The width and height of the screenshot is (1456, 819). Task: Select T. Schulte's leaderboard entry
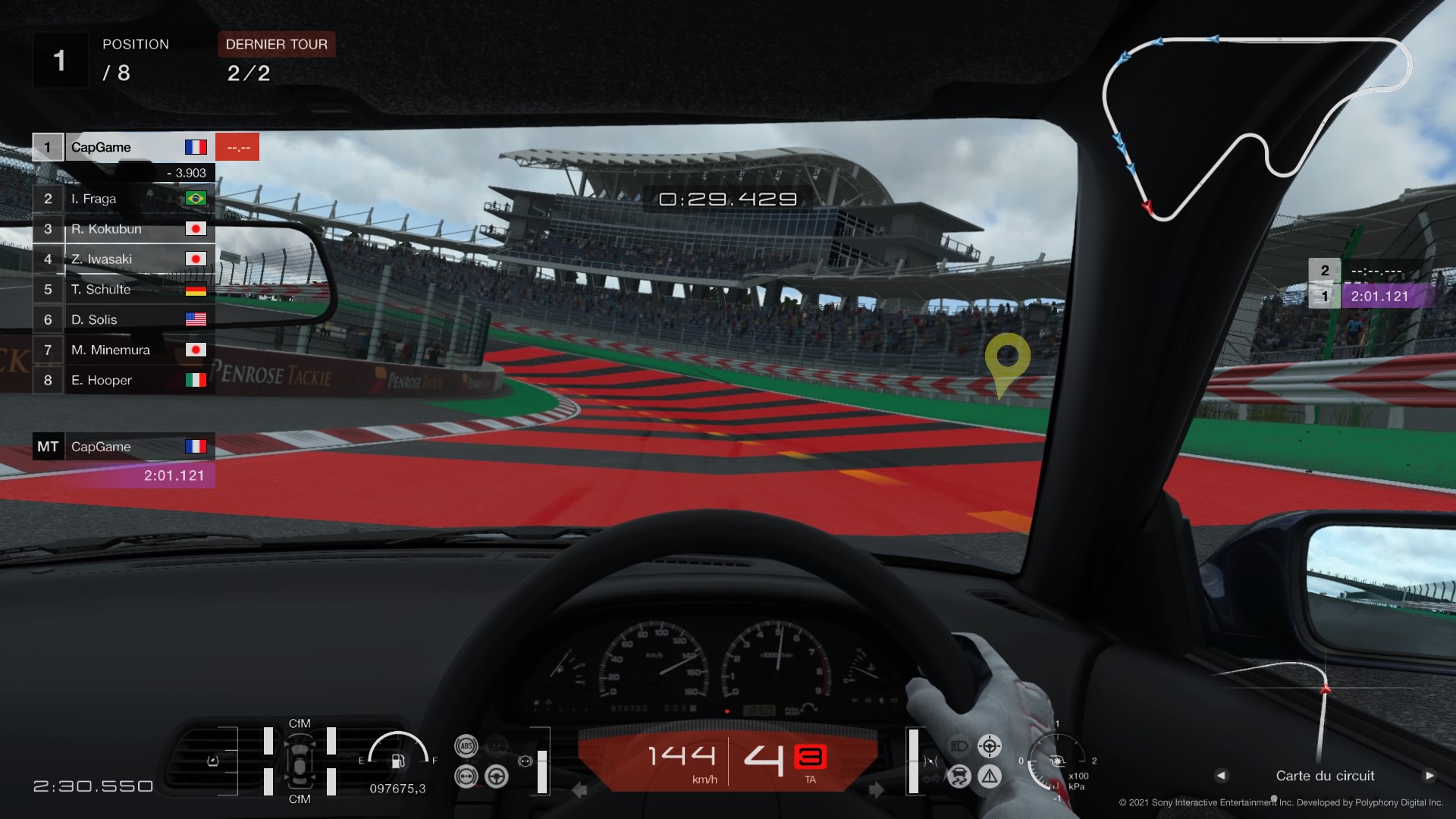click(124, 290)
